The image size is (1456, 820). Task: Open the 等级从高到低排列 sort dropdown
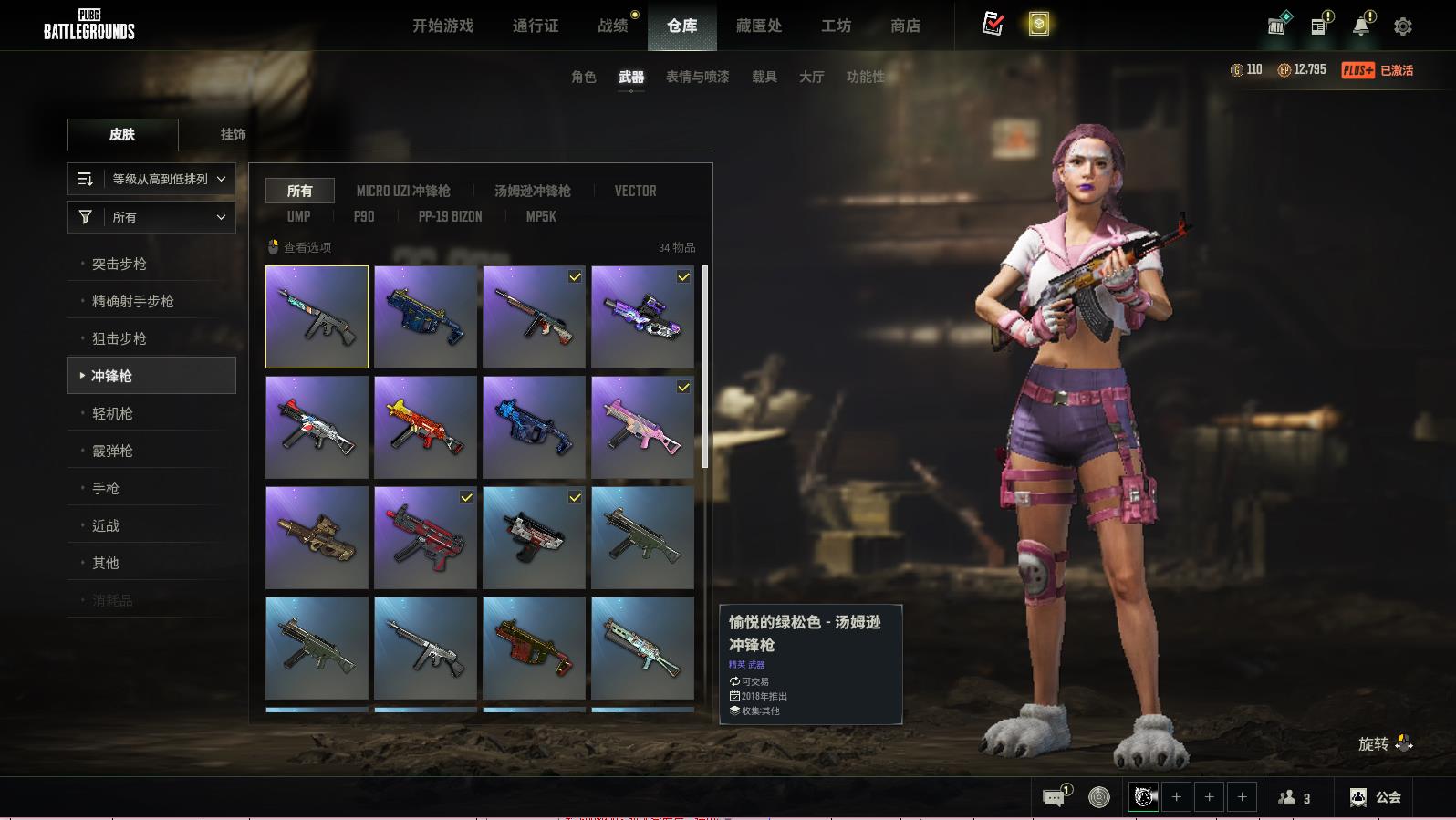[x=151, y=179]
